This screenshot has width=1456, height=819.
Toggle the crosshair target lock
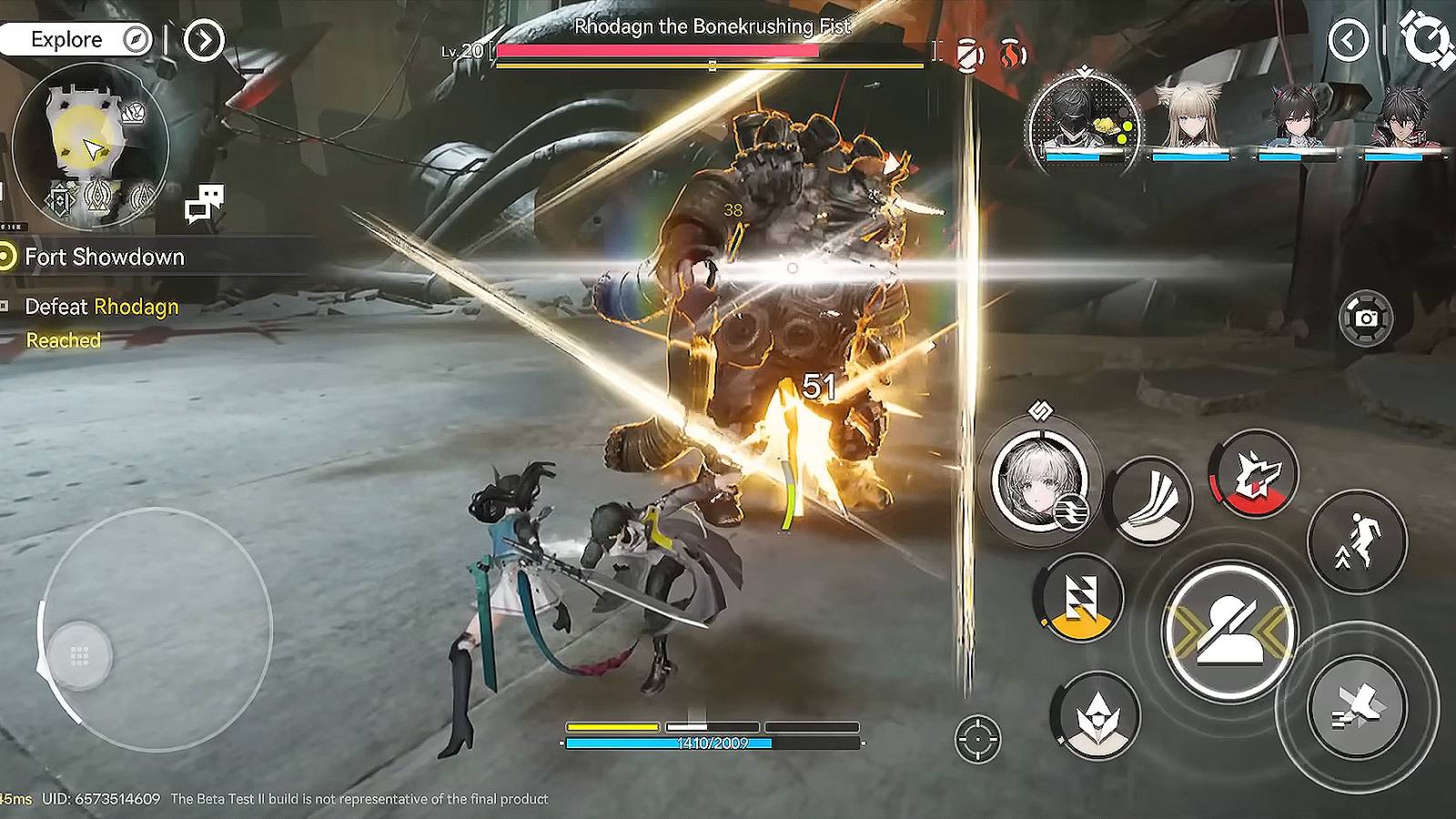tap(978, 739)
